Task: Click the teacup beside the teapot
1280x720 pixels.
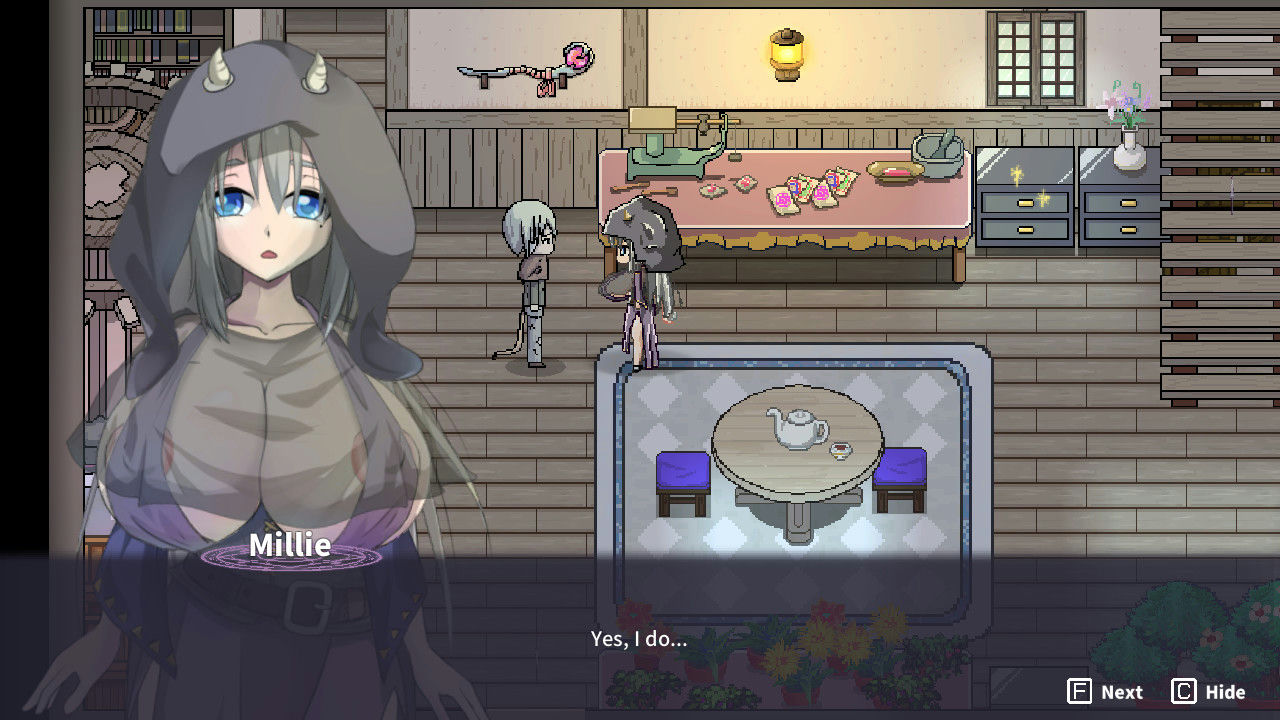Action: pyautogui.click(x=843, y=452)
